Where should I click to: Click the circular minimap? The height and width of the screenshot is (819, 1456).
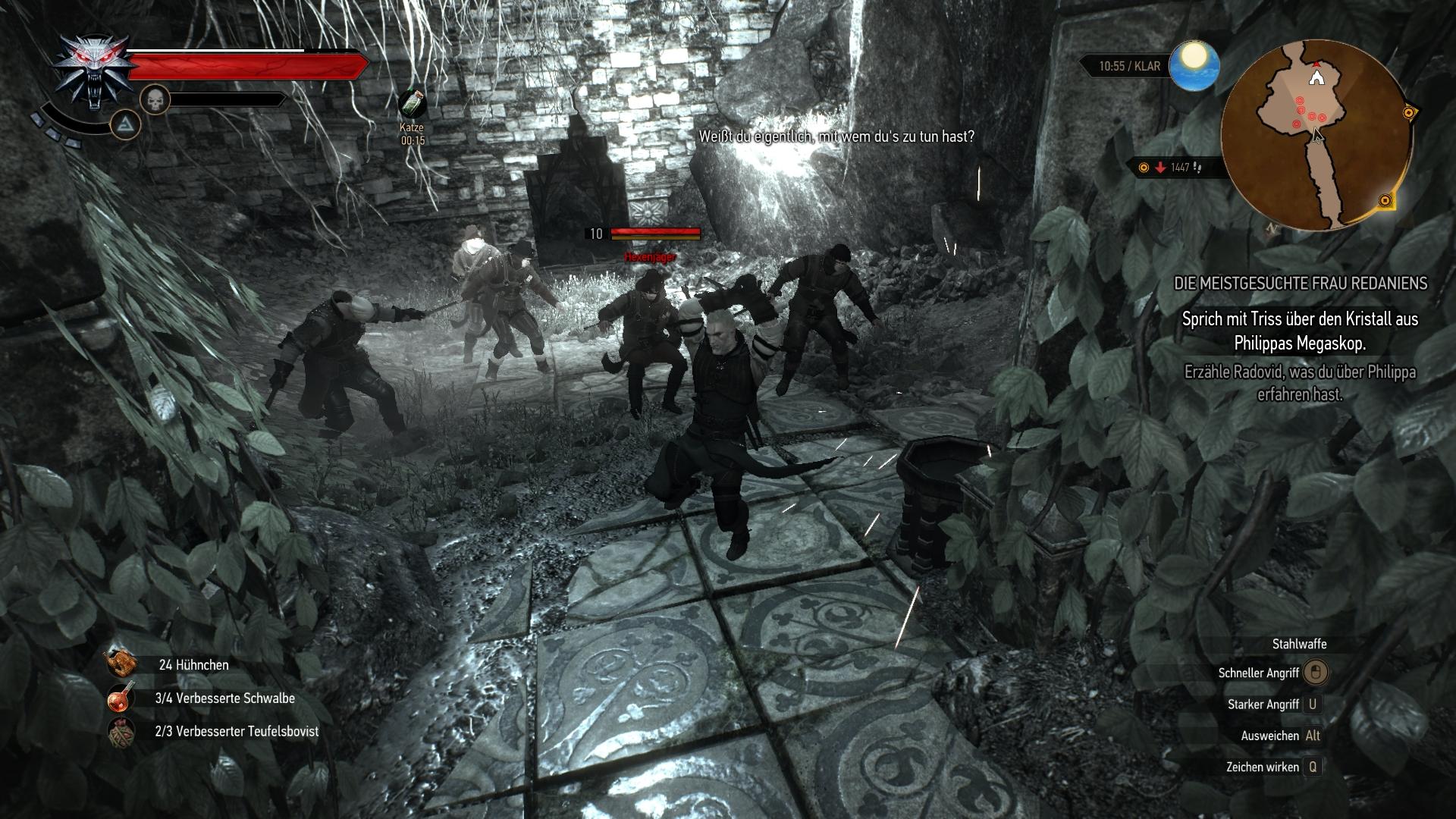point(1316,135)
